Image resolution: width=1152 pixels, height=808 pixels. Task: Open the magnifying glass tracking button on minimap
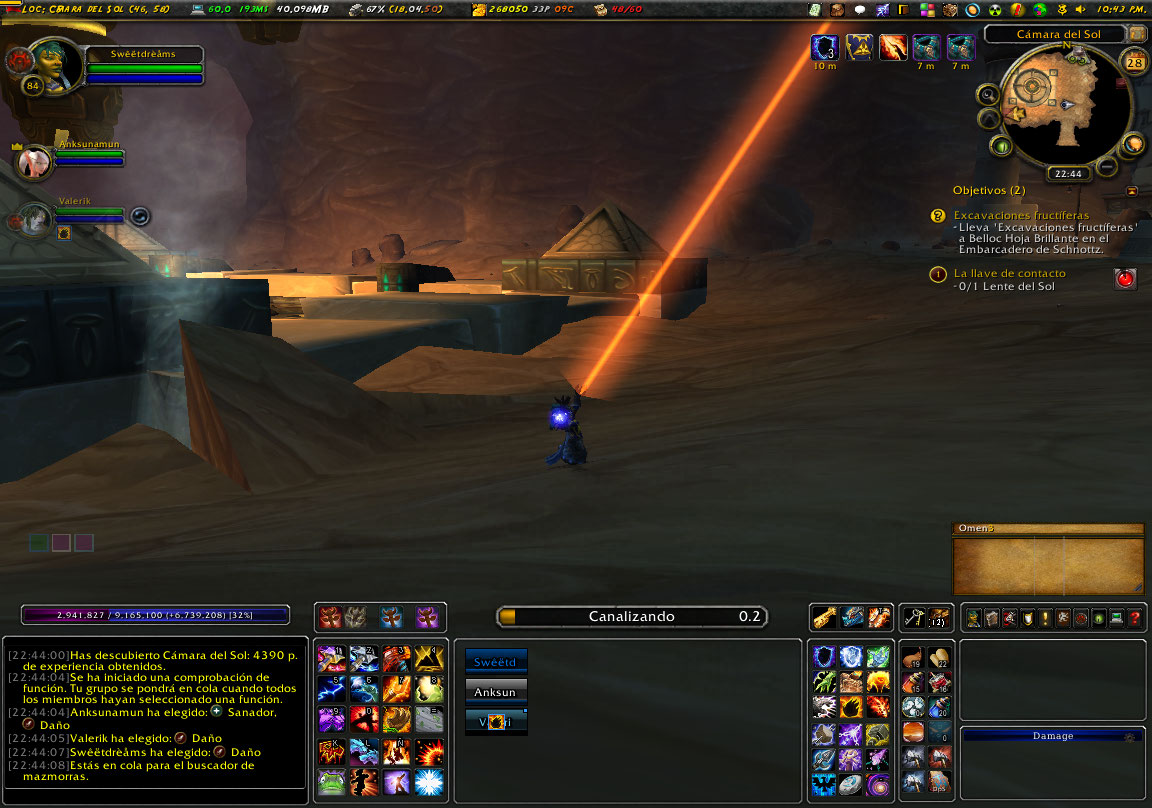click(988, 95)
